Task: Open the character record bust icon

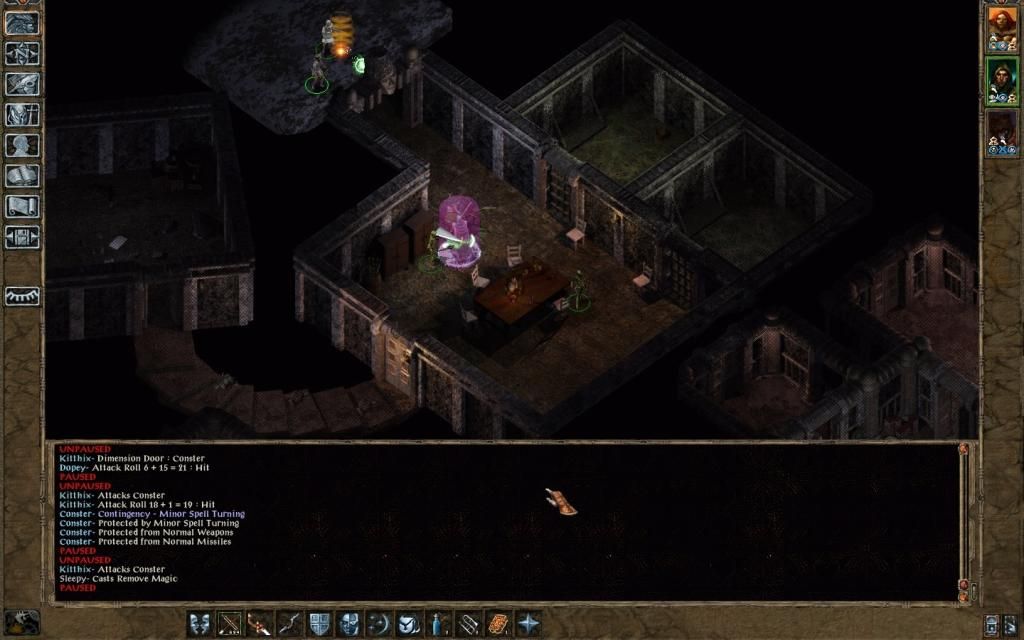Action: (x=22, y=146)
